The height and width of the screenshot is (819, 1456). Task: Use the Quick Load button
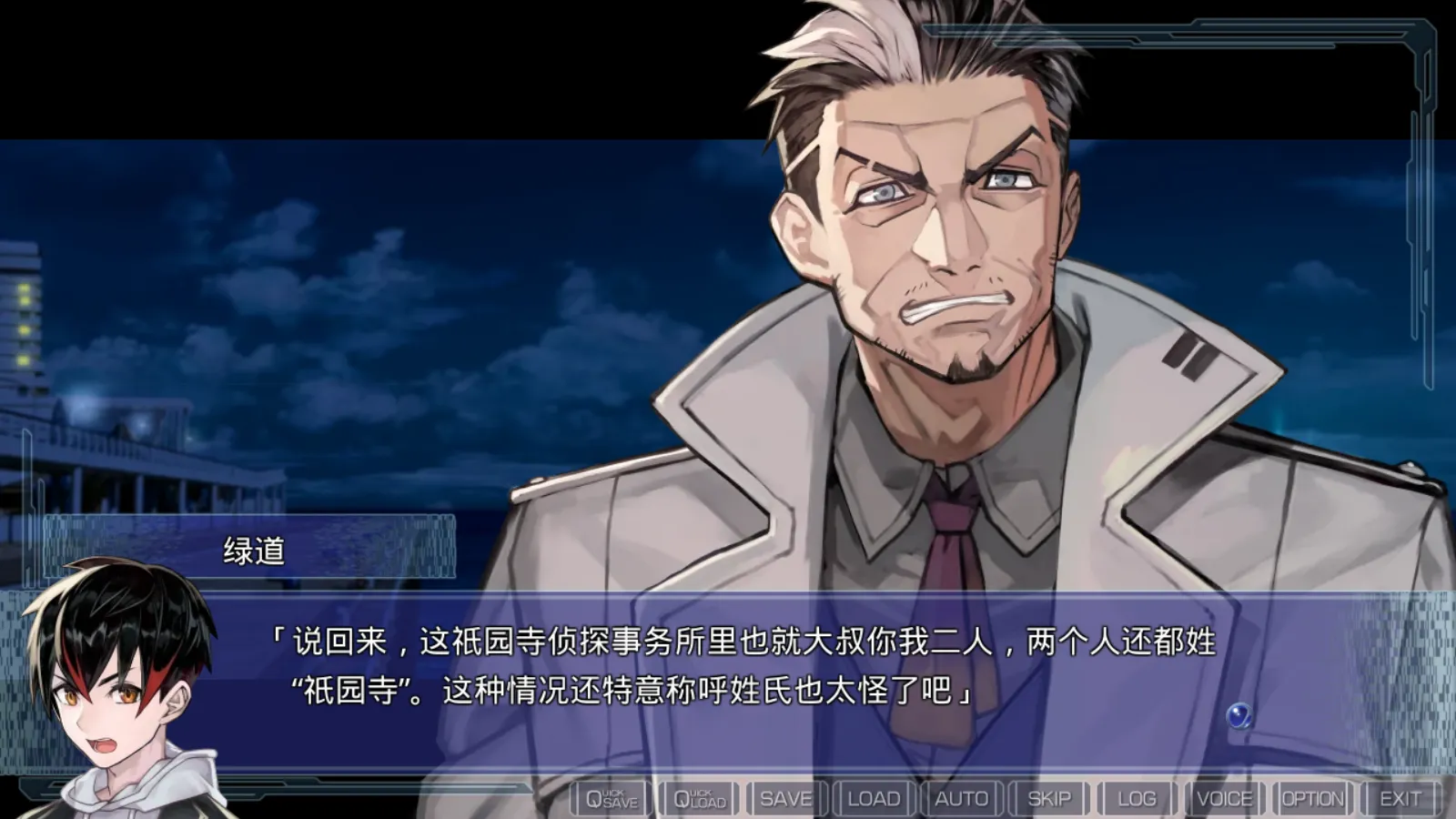click(x=699, y=799)
